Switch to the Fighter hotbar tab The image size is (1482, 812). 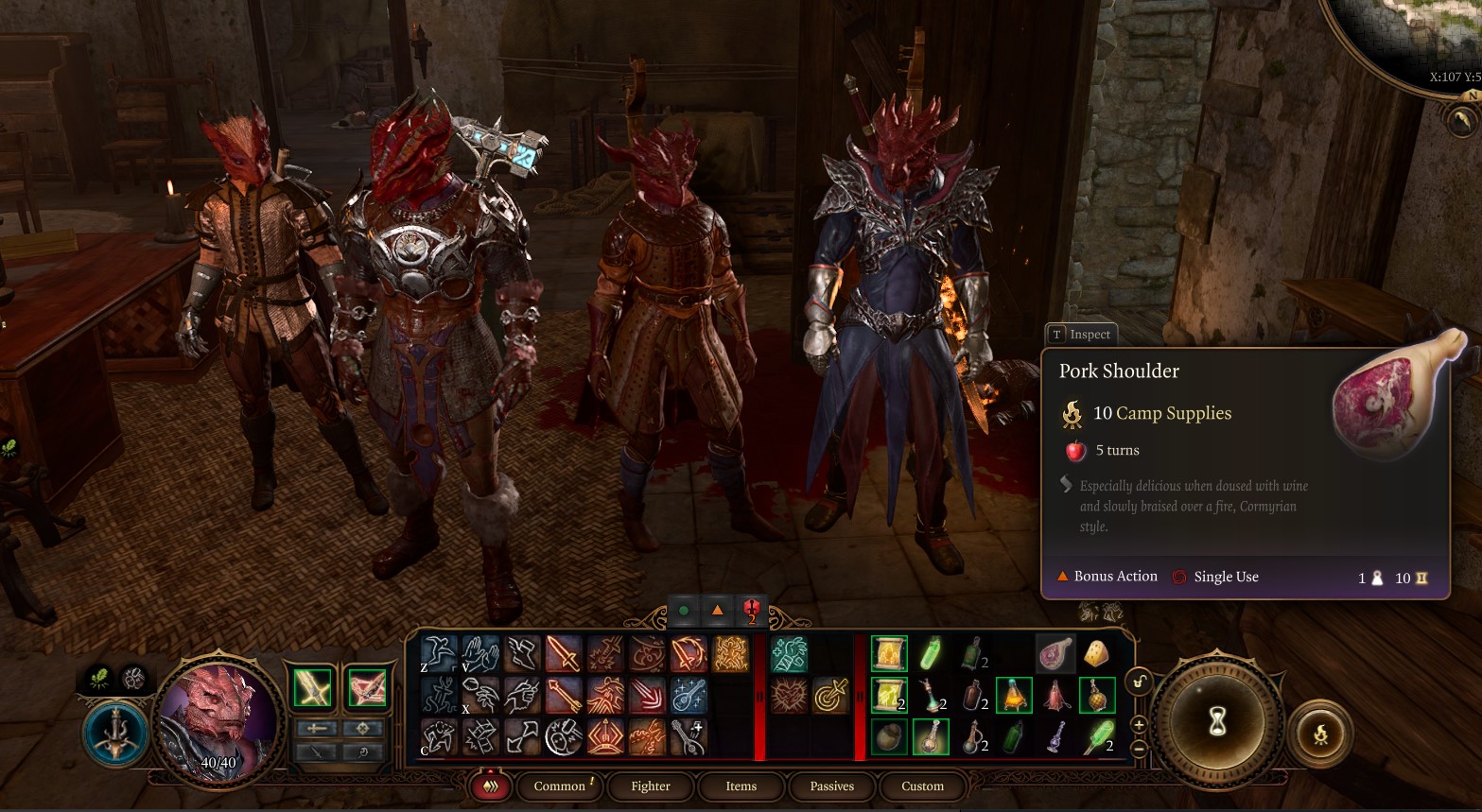tap(650, 786)
